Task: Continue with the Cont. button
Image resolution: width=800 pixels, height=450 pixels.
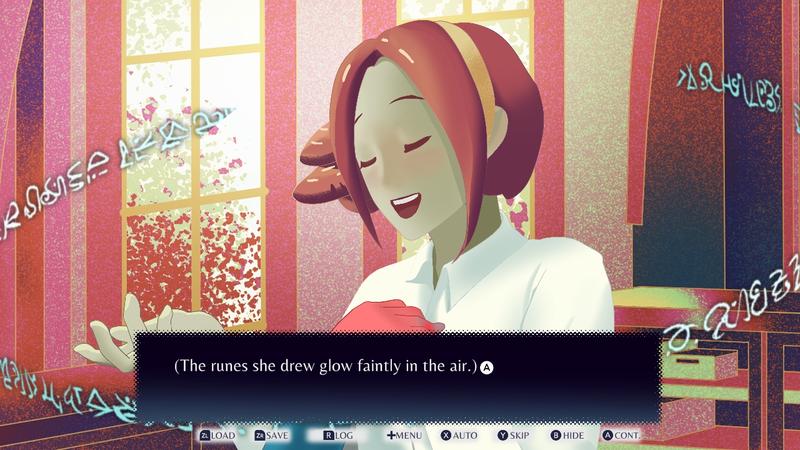Action: (621, 436)
